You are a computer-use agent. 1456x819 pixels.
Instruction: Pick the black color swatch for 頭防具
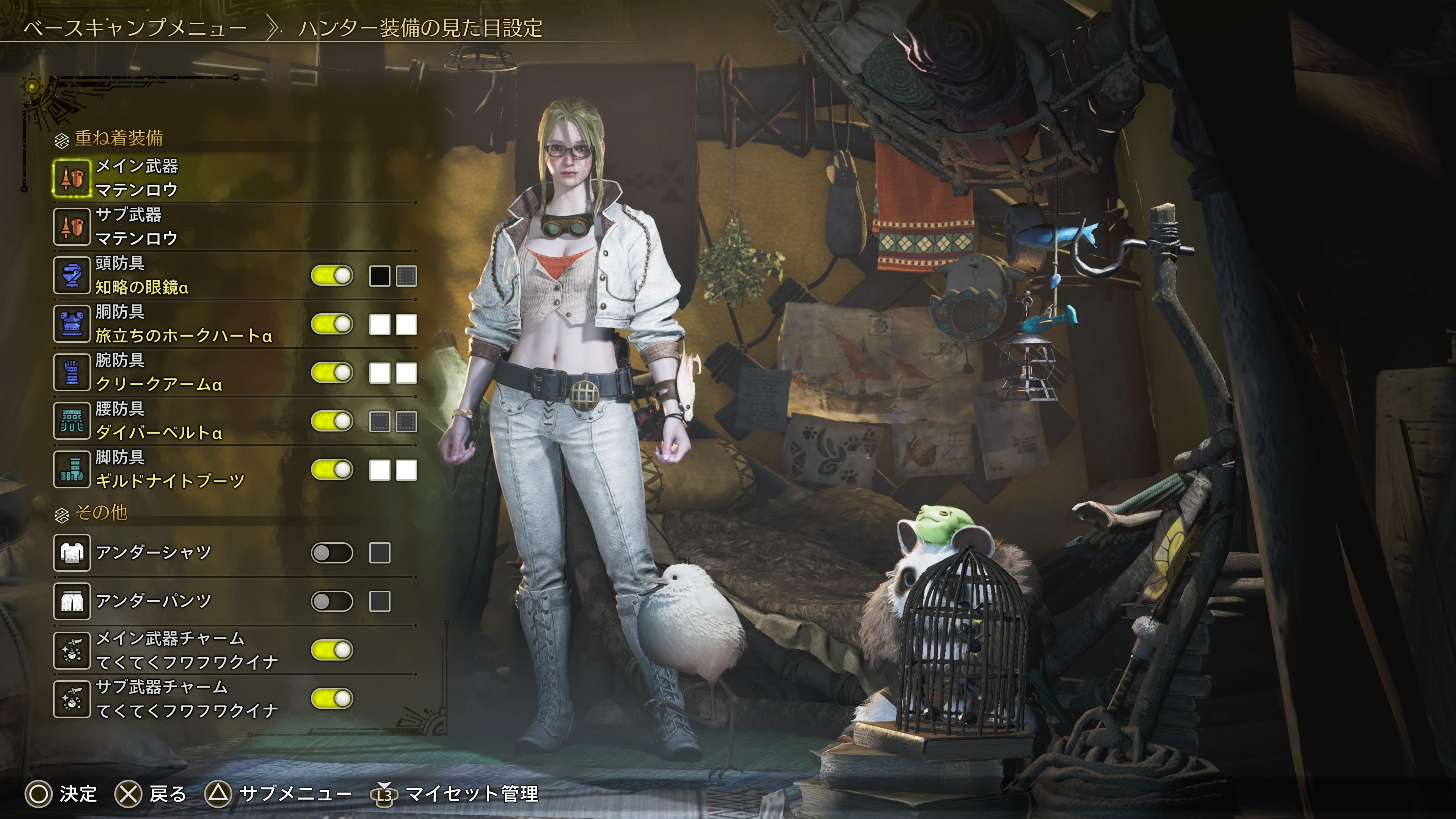[379, 276]
